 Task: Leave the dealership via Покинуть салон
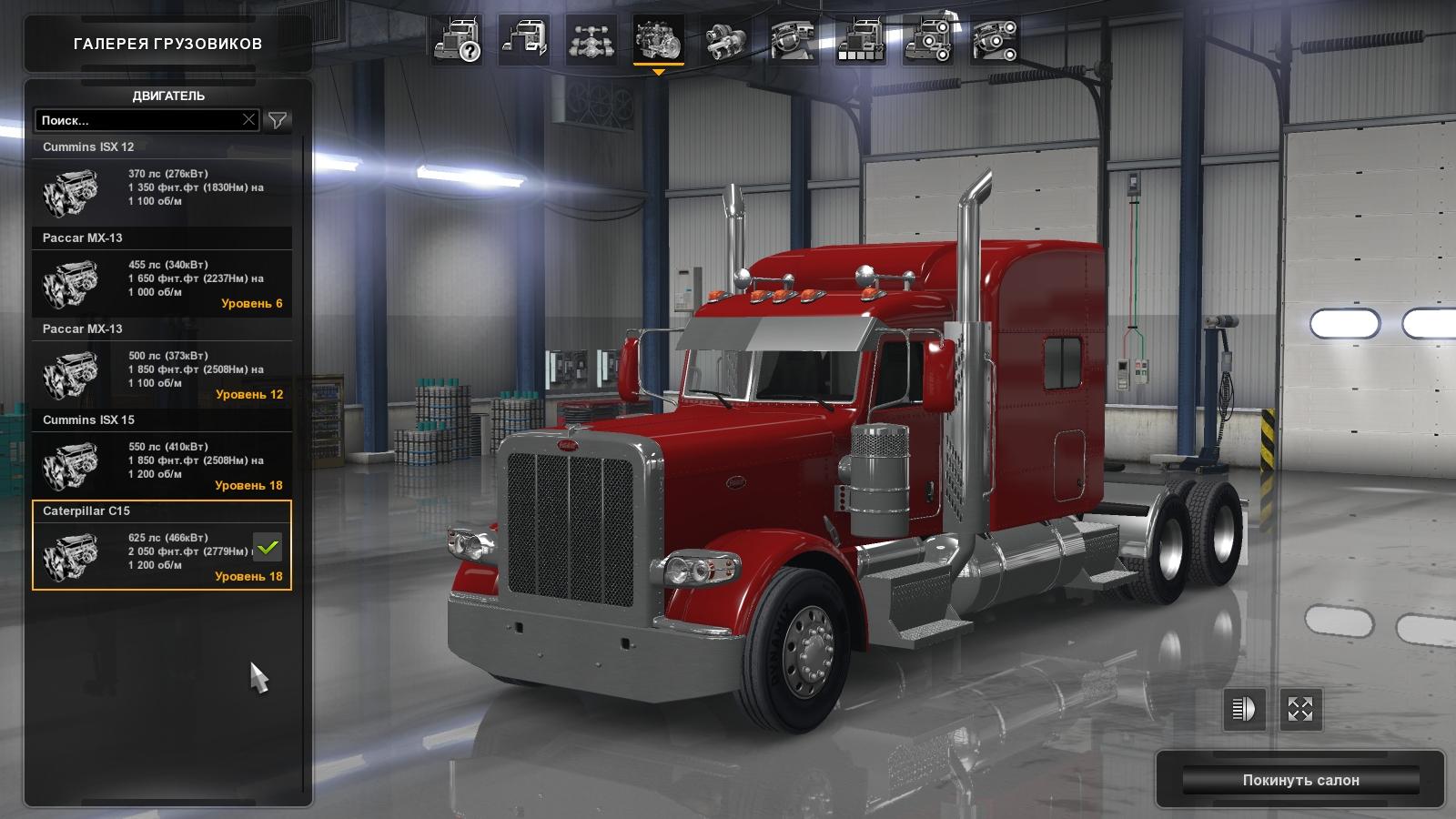pos(1300,780)
